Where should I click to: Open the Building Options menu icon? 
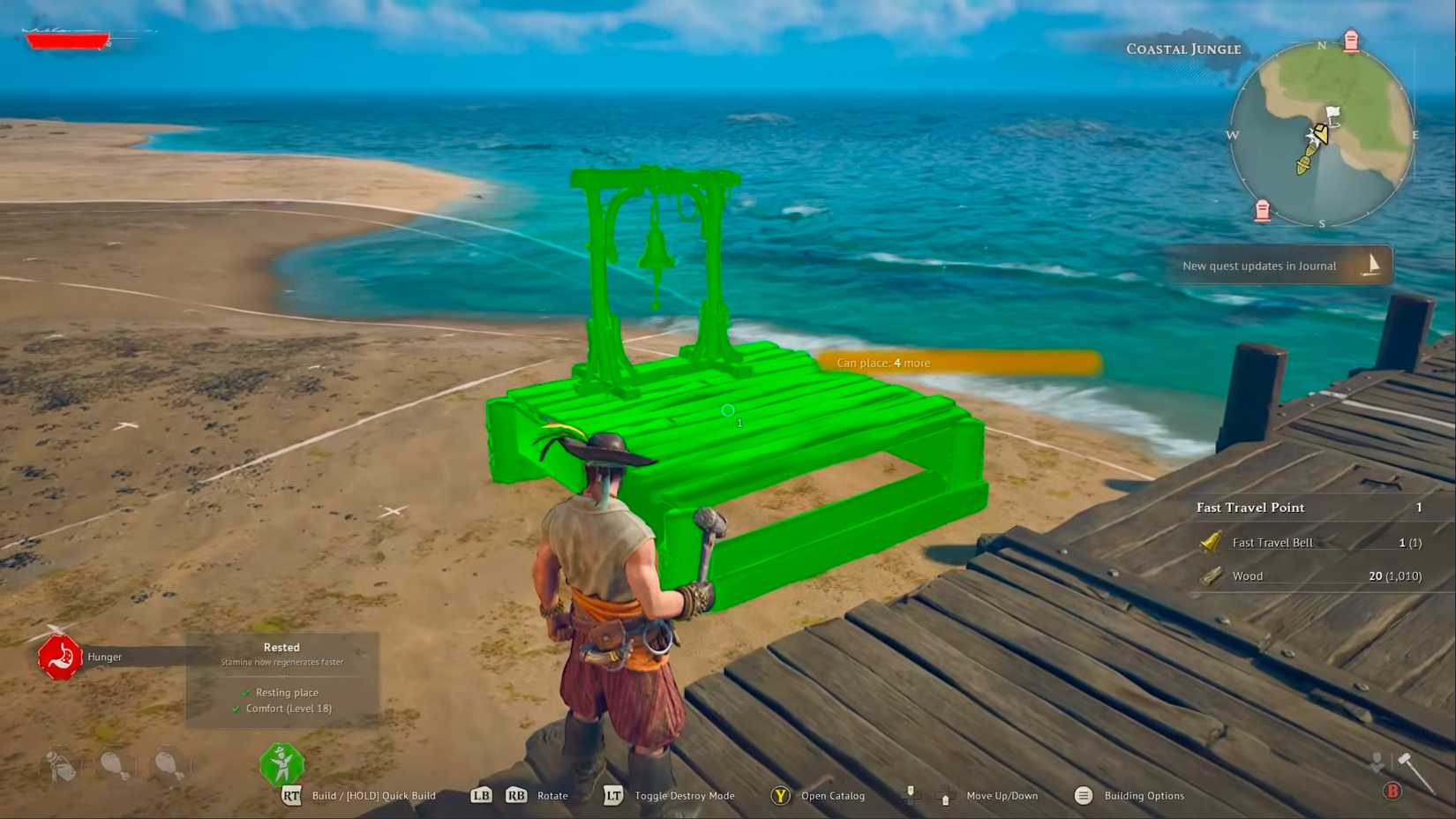1083,795
